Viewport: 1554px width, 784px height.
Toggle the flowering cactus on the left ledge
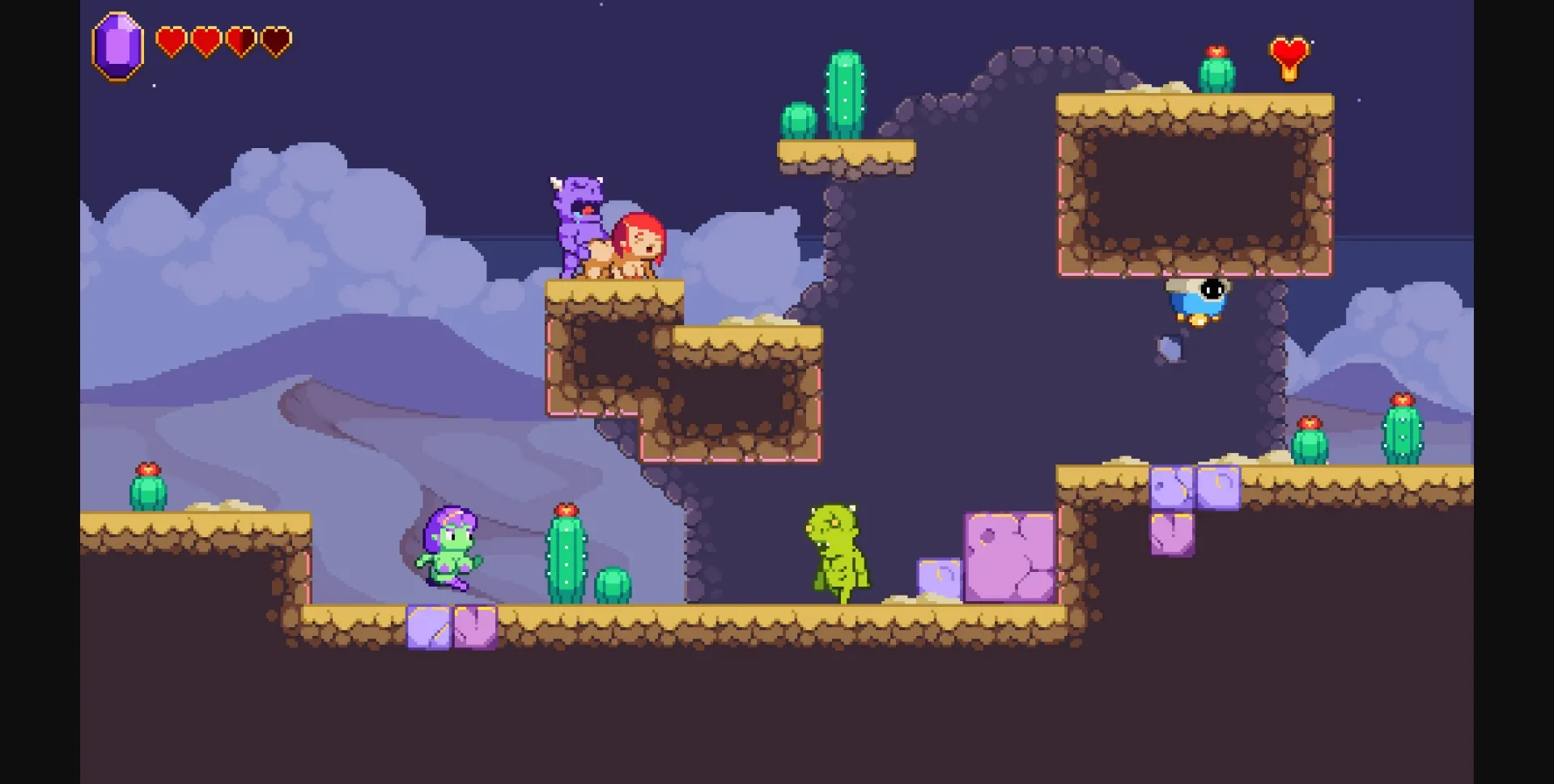pyautogui.click(x=147, y=485)
